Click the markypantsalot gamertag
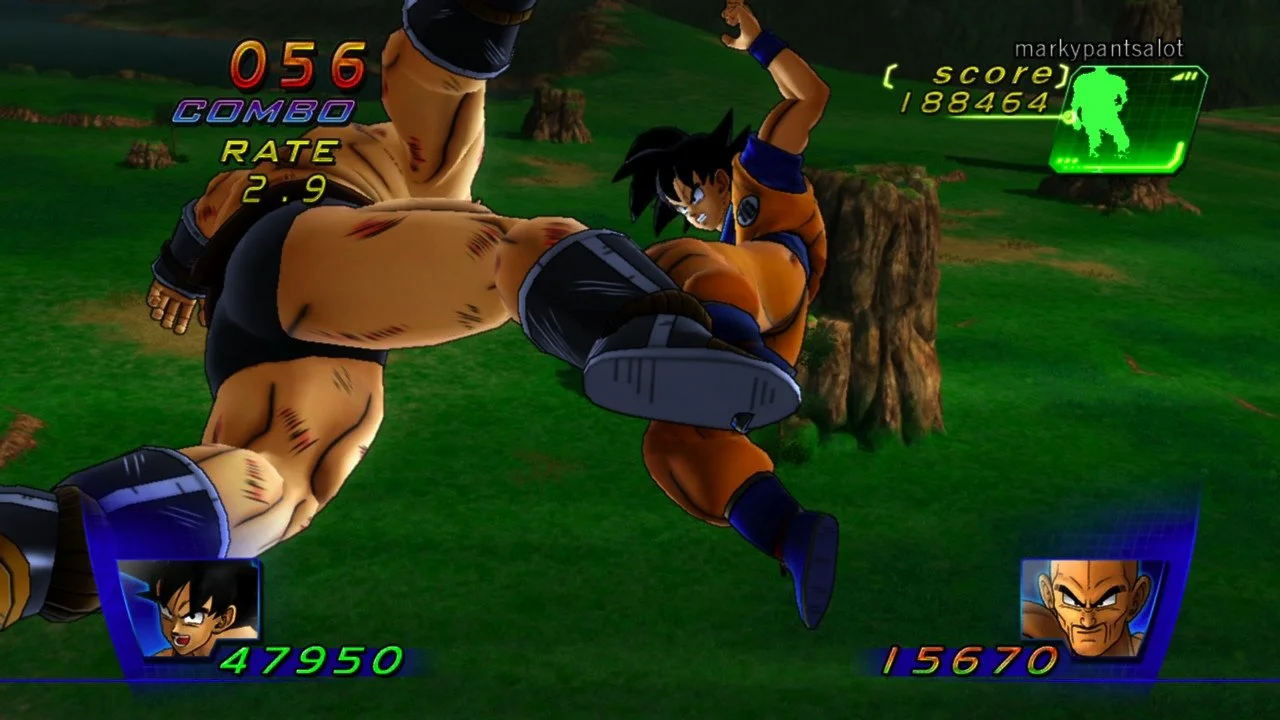1280x720 pixels. click(1098, 46)
